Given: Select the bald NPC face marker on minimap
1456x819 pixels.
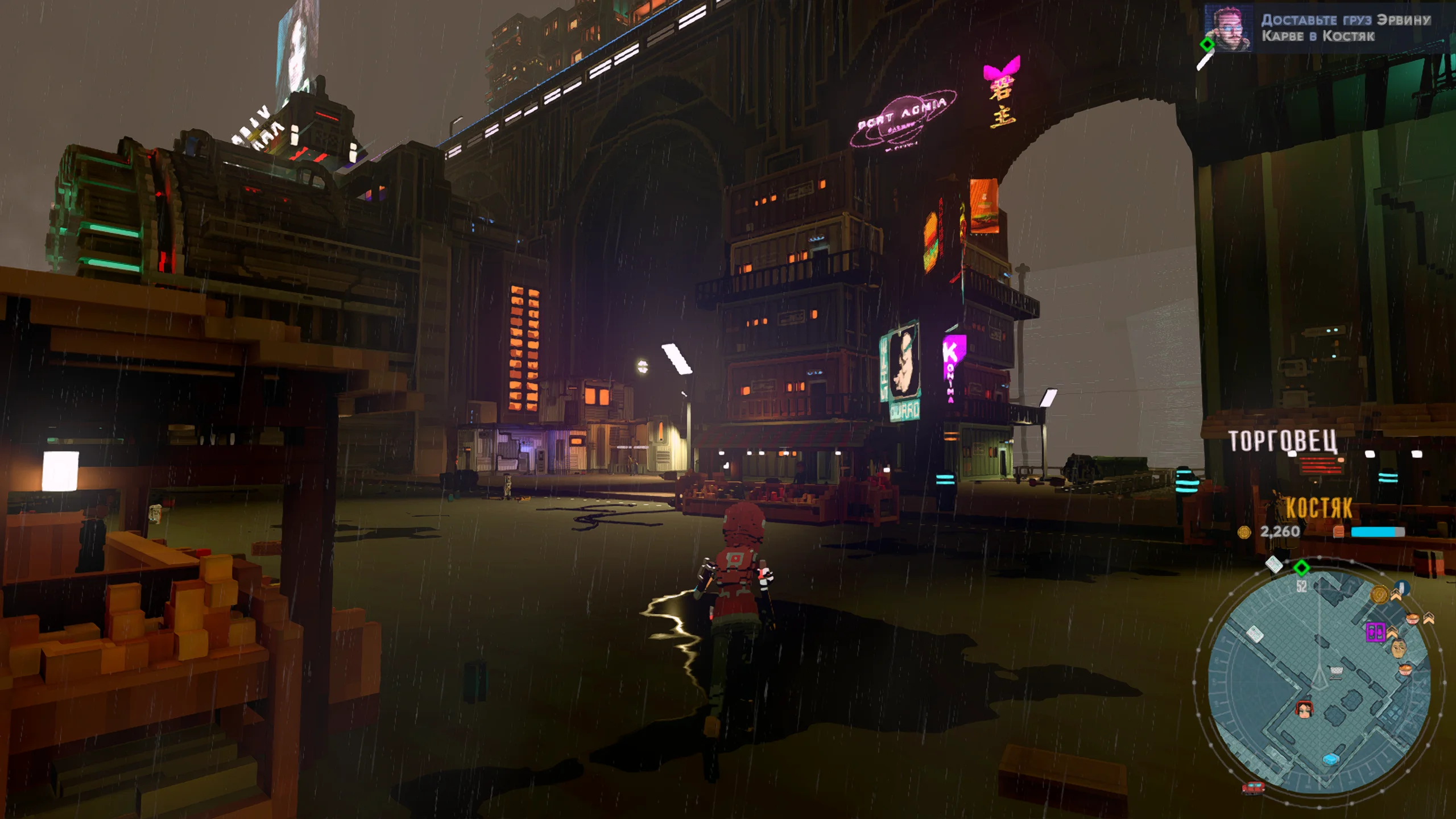Looking at the screenshot, I should pyautogui.click(x=1399, y=648).
